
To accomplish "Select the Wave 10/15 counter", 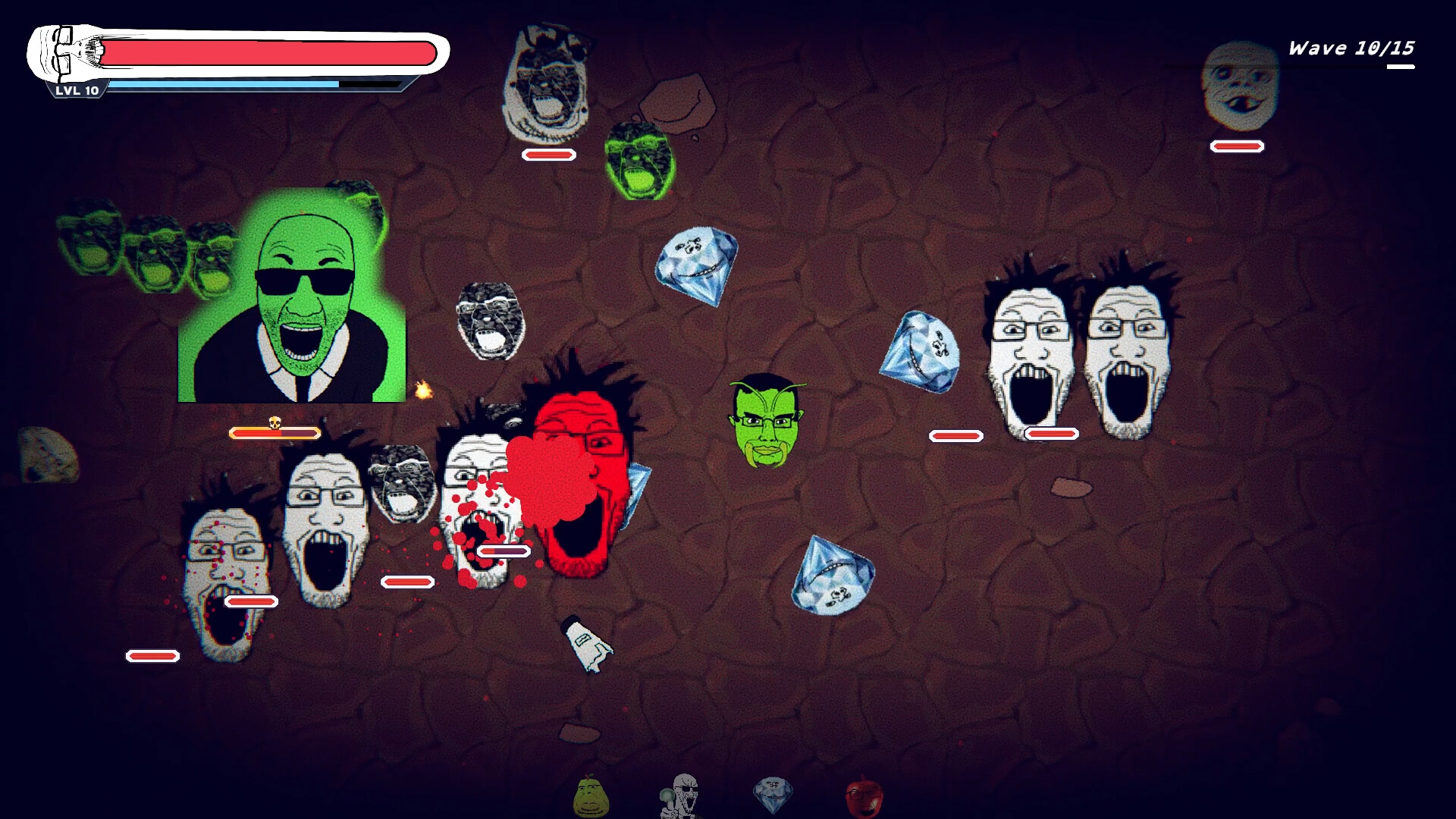I will tap(1351, 47).
